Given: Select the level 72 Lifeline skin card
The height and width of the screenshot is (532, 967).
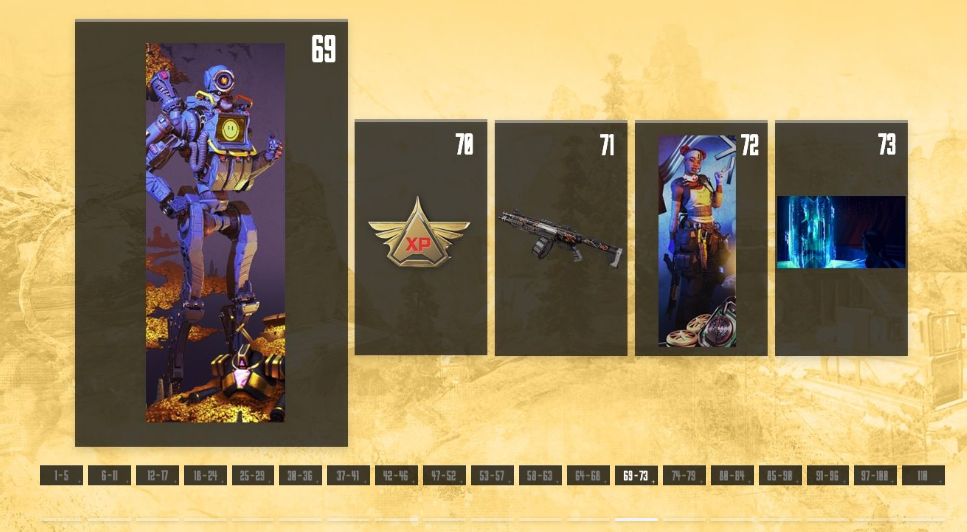Looking at the screenshot, I should [701, 238].
